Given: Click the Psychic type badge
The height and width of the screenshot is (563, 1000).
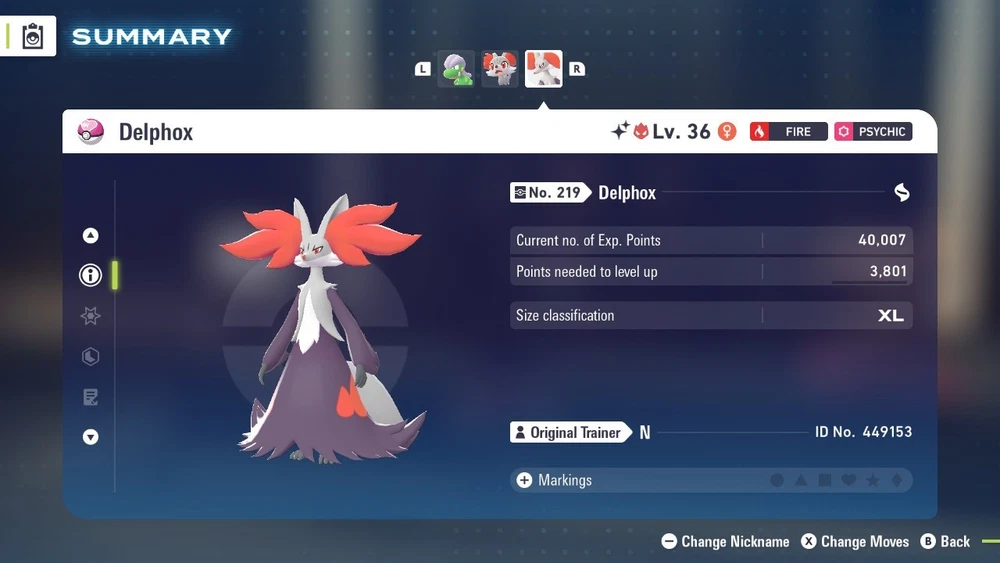Looking at the screenshot, I should (x=873, y=132).
